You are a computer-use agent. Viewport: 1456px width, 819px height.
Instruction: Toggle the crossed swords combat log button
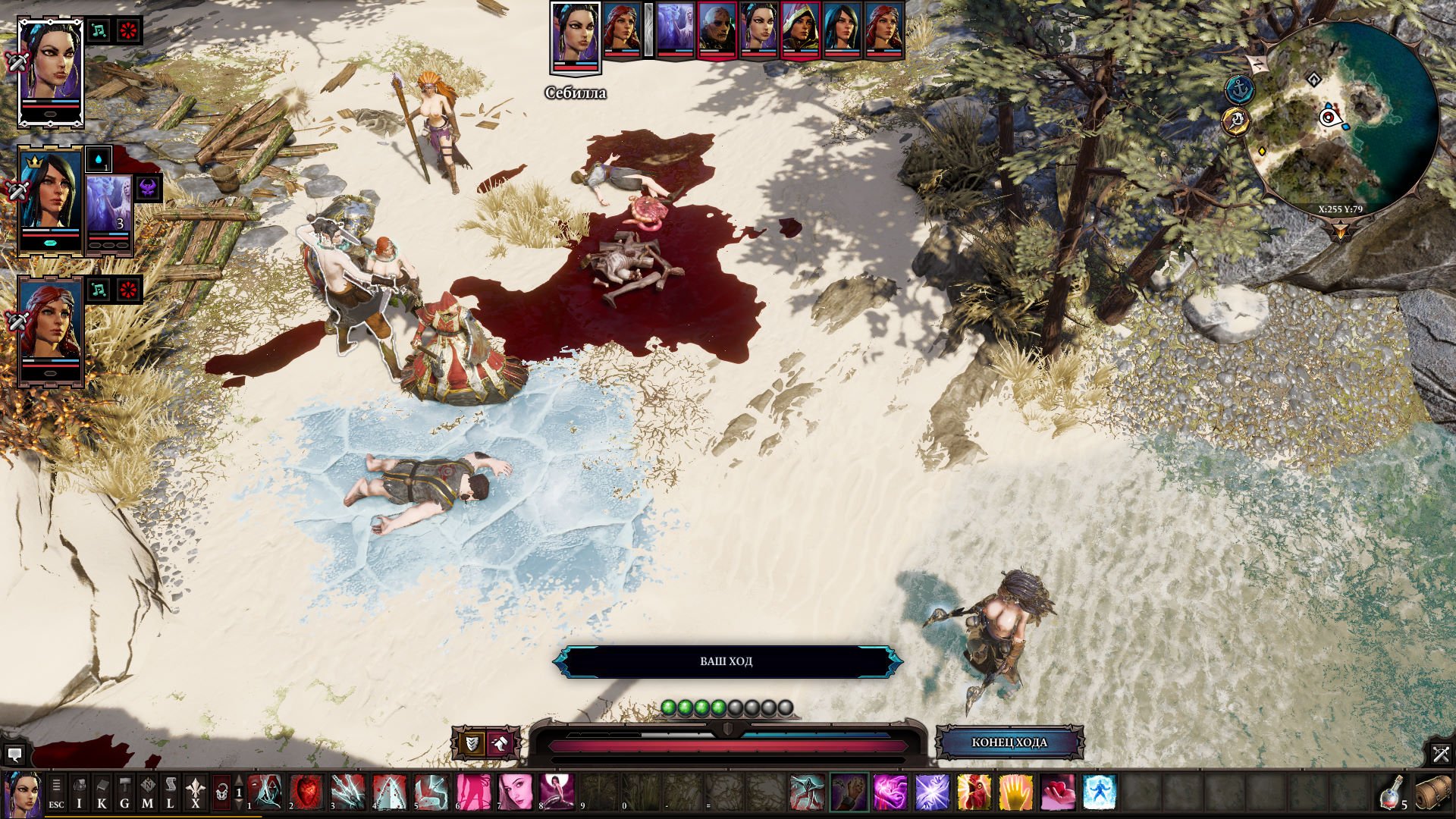1440,753
